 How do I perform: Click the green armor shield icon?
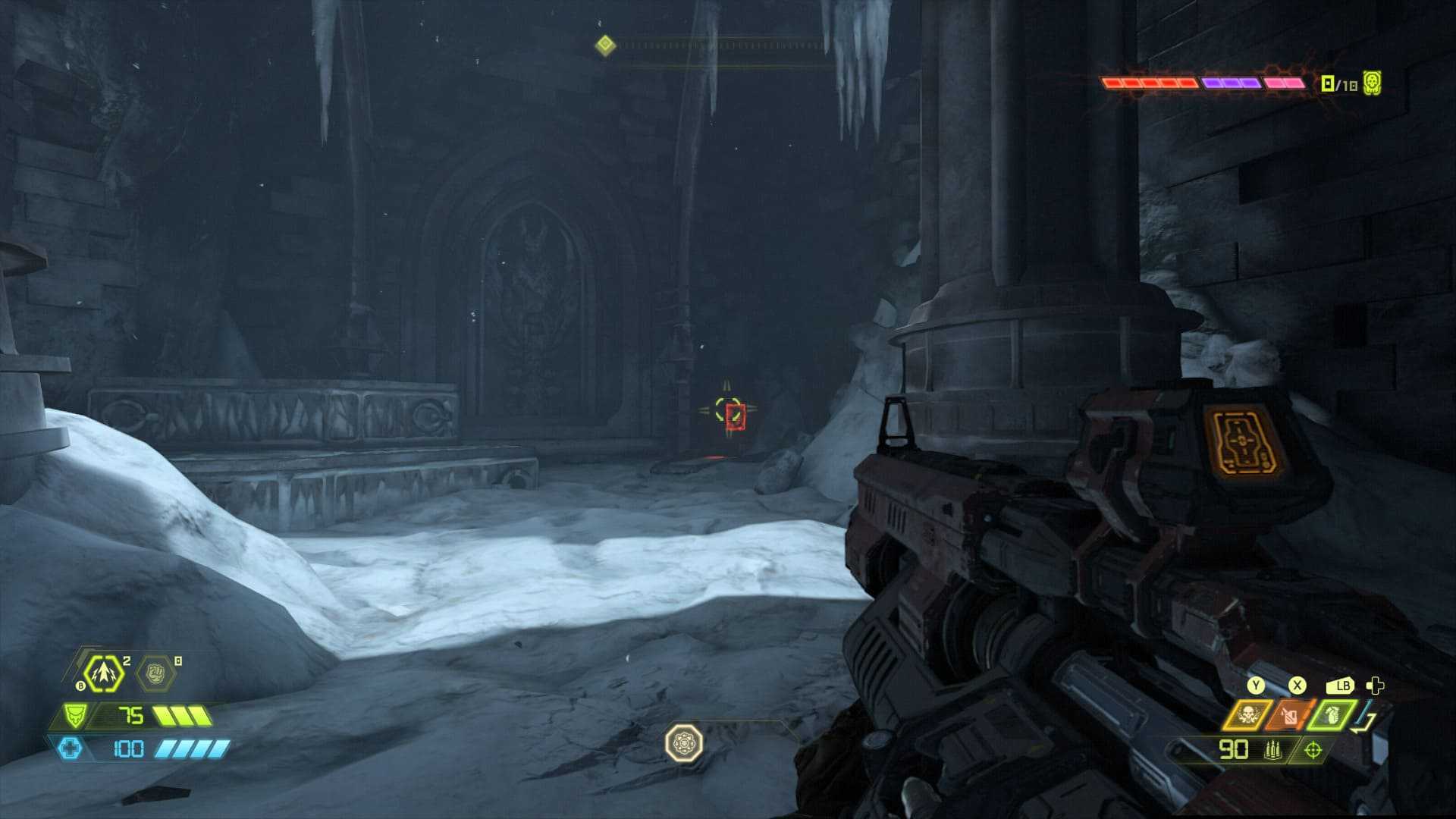point(74,715)
